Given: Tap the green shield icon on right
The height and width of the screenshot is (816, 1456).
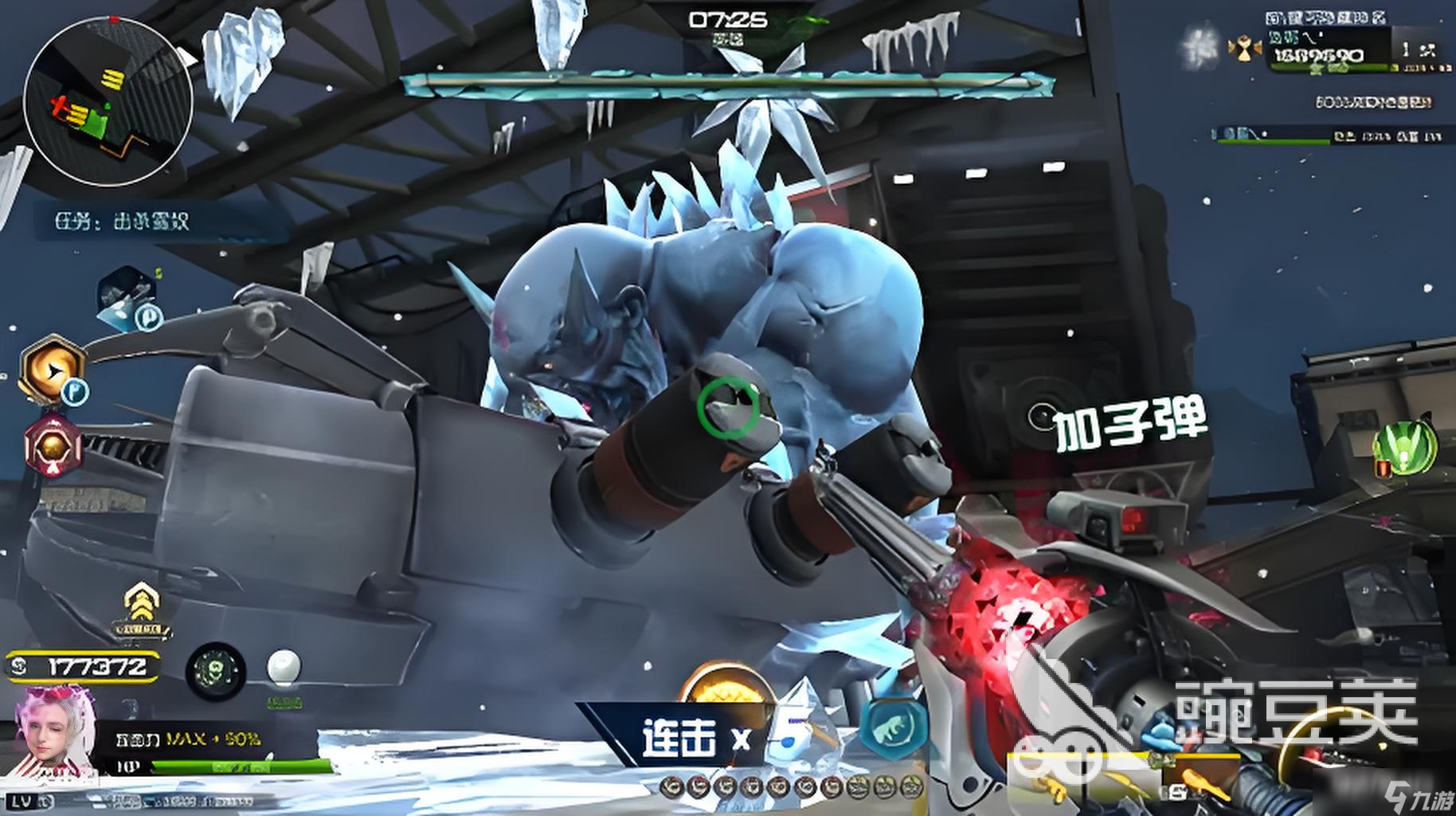Looking at the screenshot, I should (x=1407, y=447).
